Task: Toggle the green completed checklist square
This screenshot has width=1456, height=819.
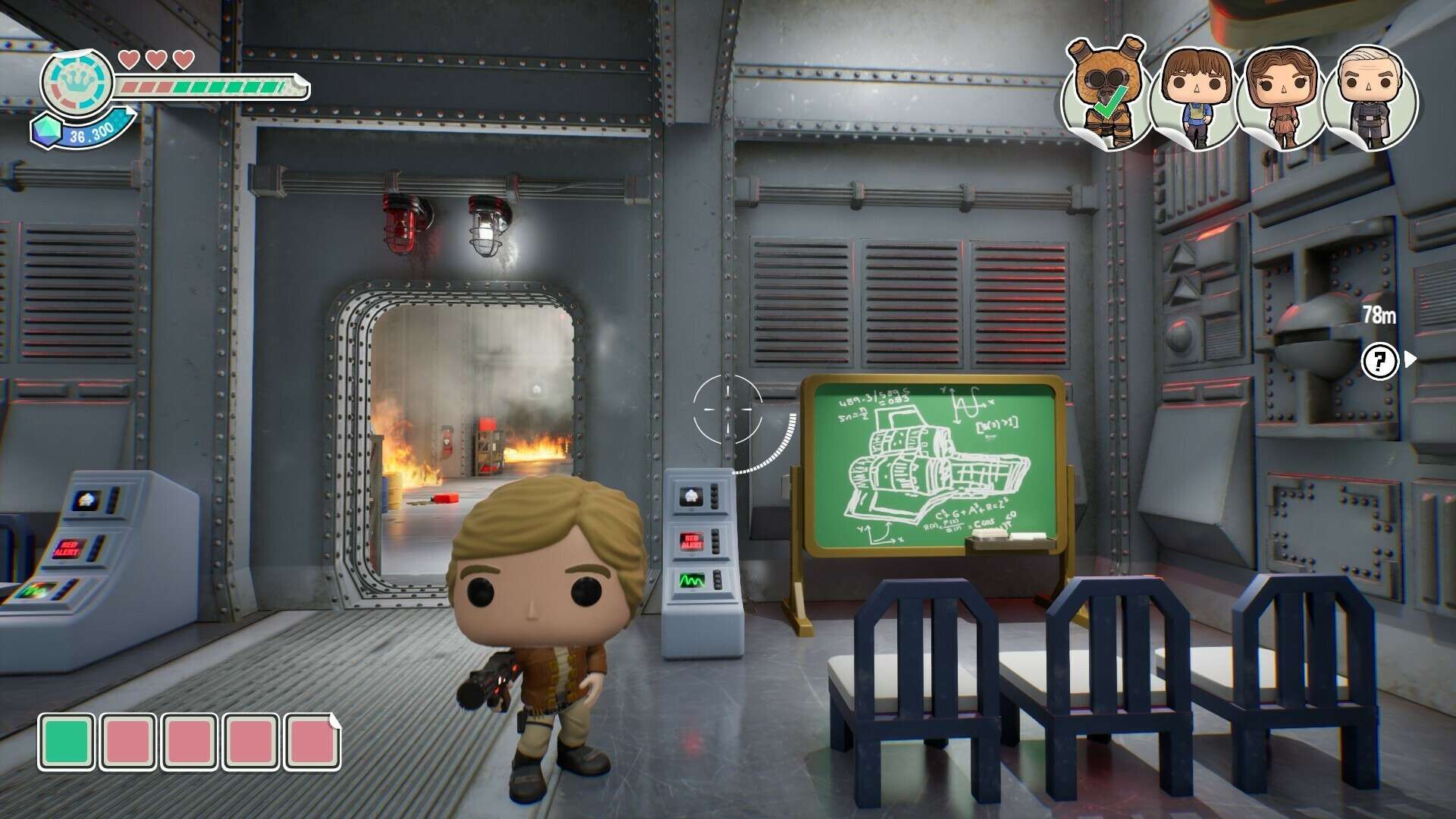Action: point(66,733)
